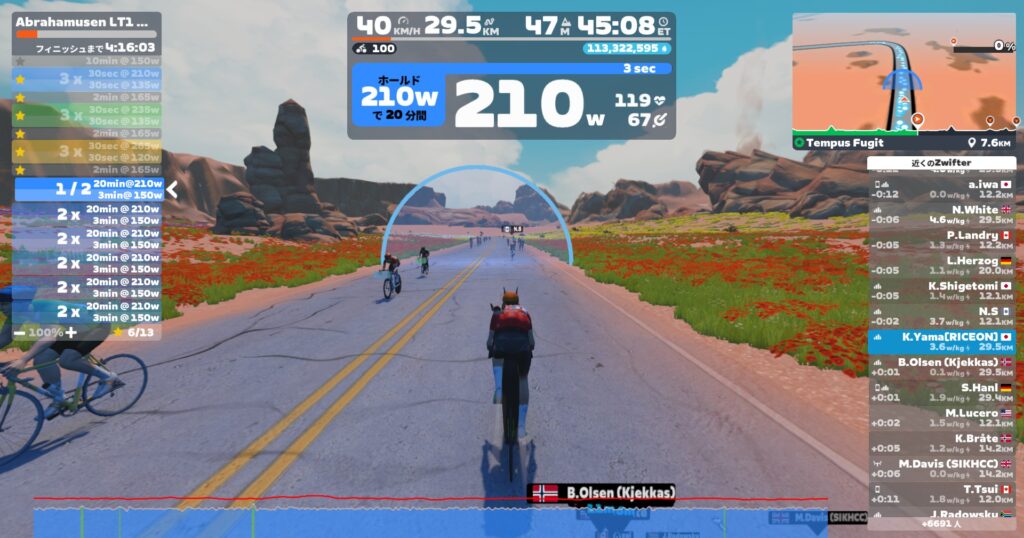Select rider a.iwa in nearby list
Image resolution: width=1024 pixels, height=538 pixels.
point(942,188)
